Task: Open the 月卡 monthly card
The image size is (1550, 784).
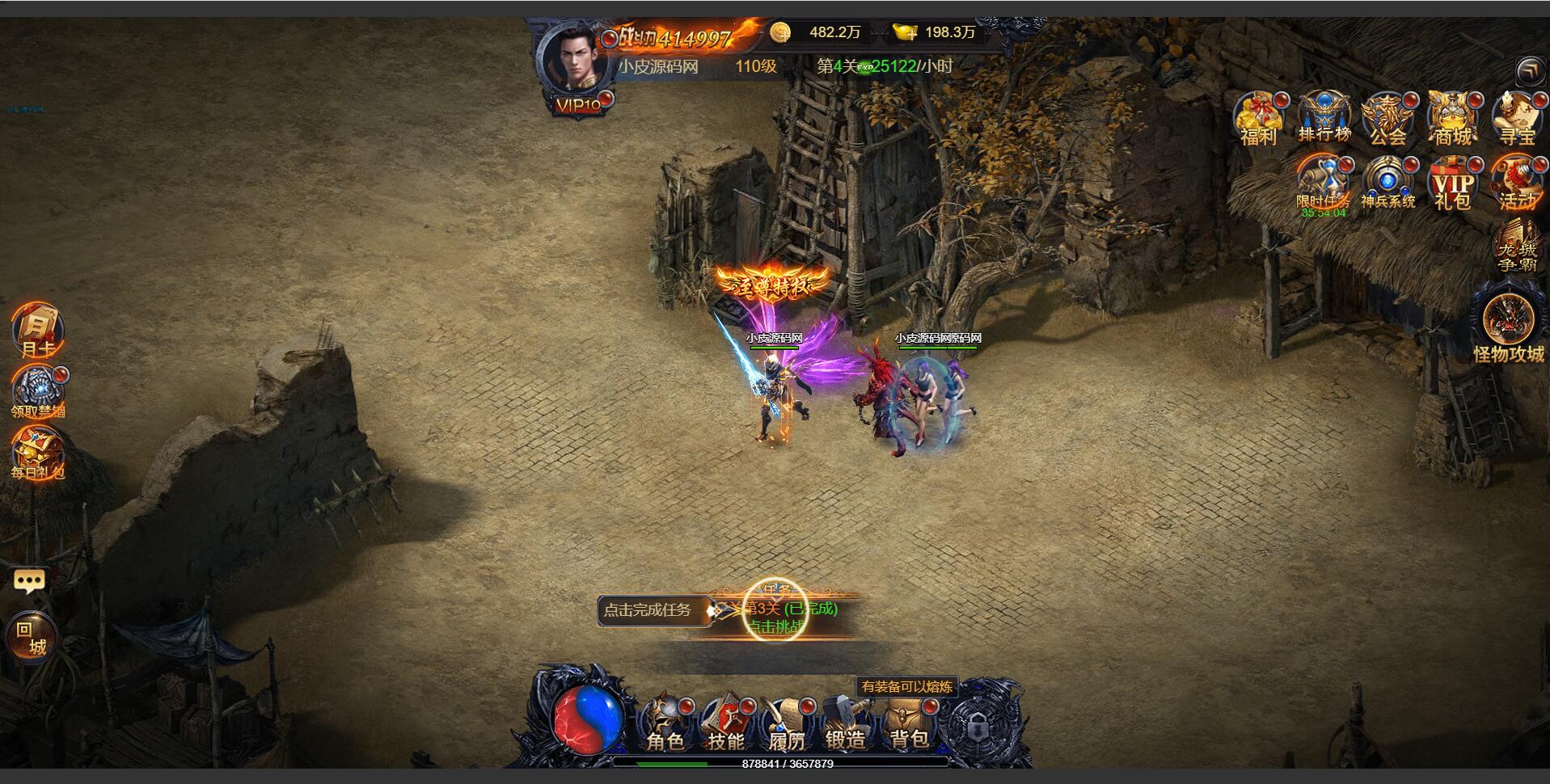Action: [37, 330]
